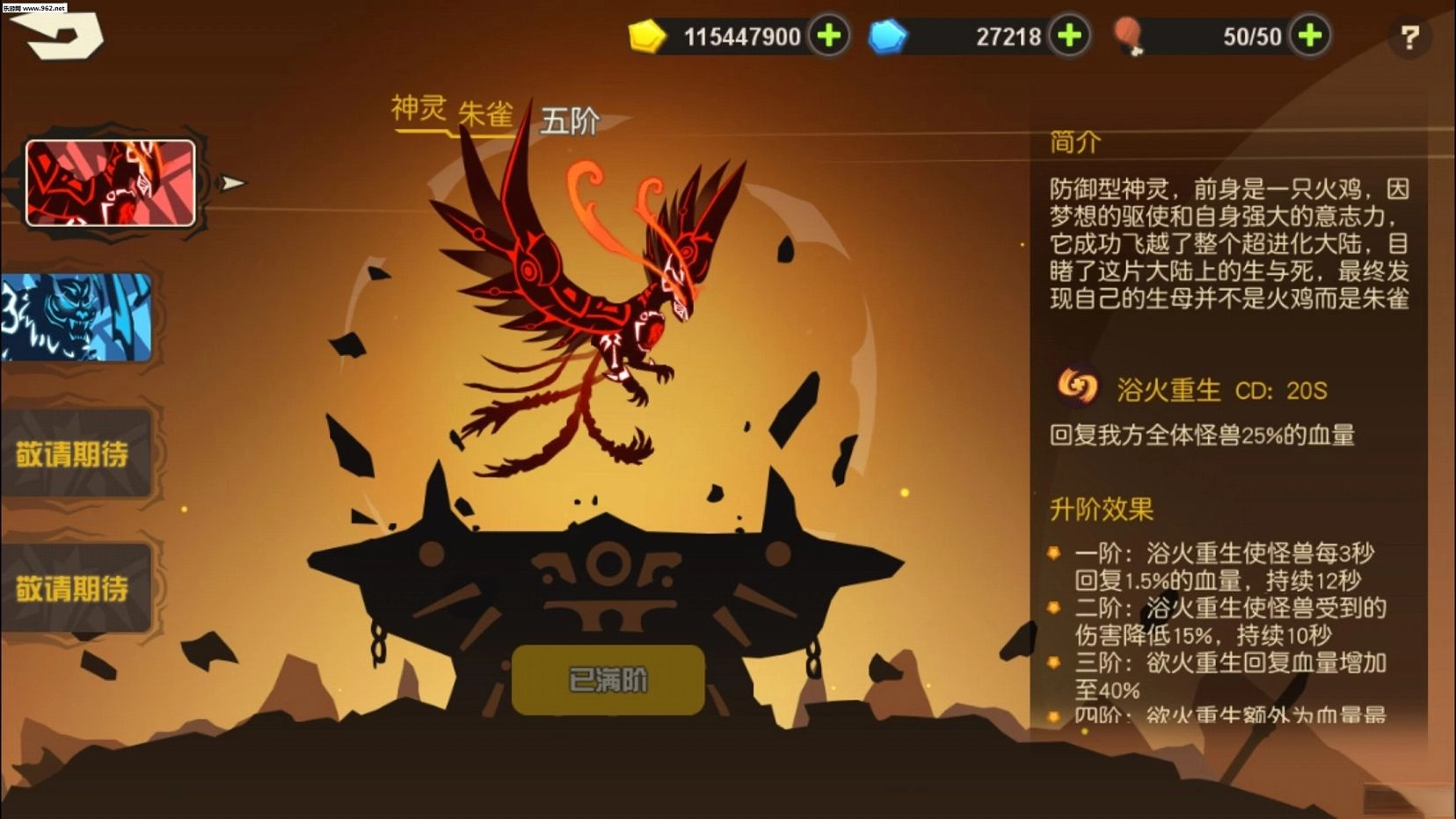The width and height of the screenshot is (1456, 819).
Task: Open the 乐游网 watermark link
Action: 35,9
